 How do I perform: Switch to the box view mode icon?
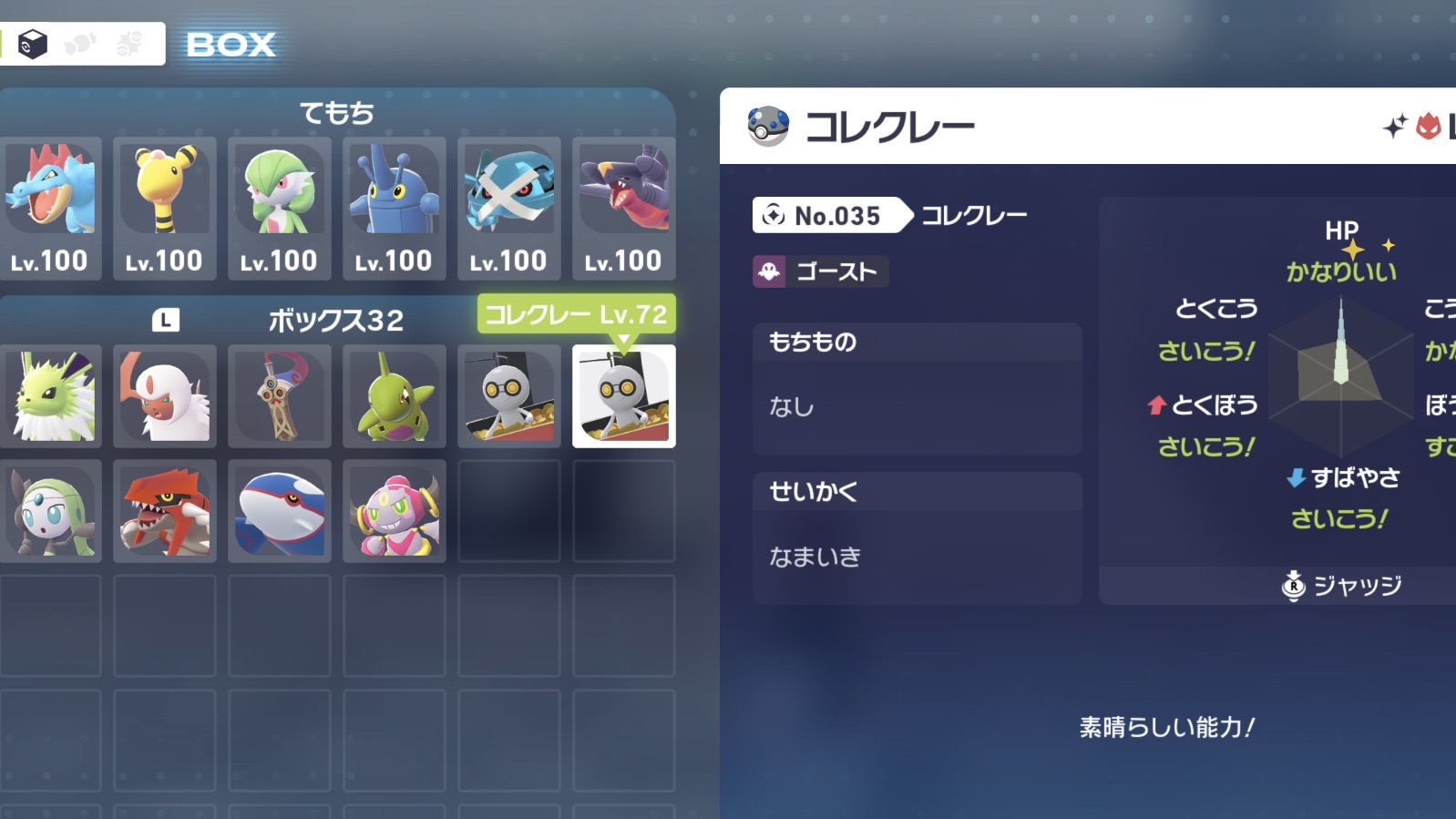(x=34, y=44)
